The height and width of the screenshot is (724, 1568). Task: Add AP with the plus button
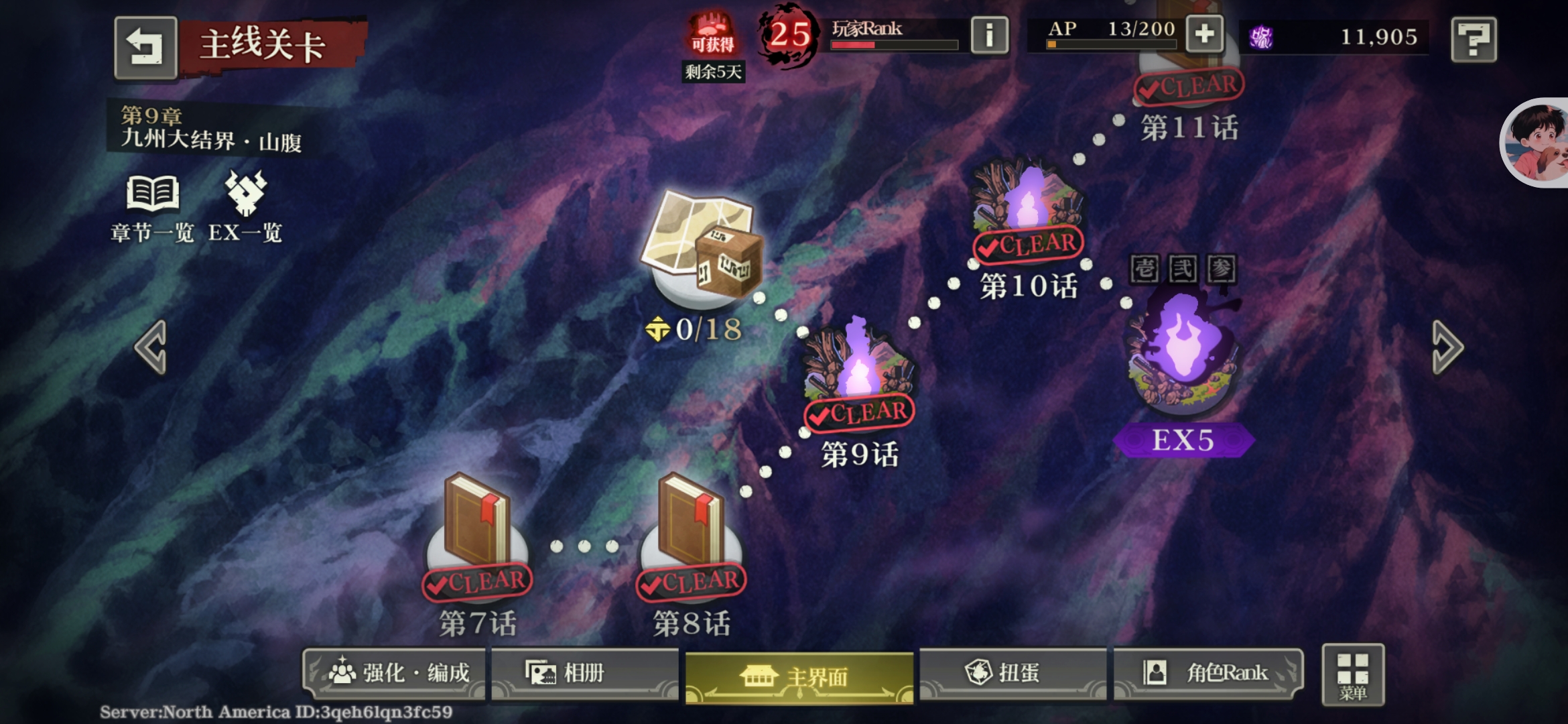tap(1204, 34)
